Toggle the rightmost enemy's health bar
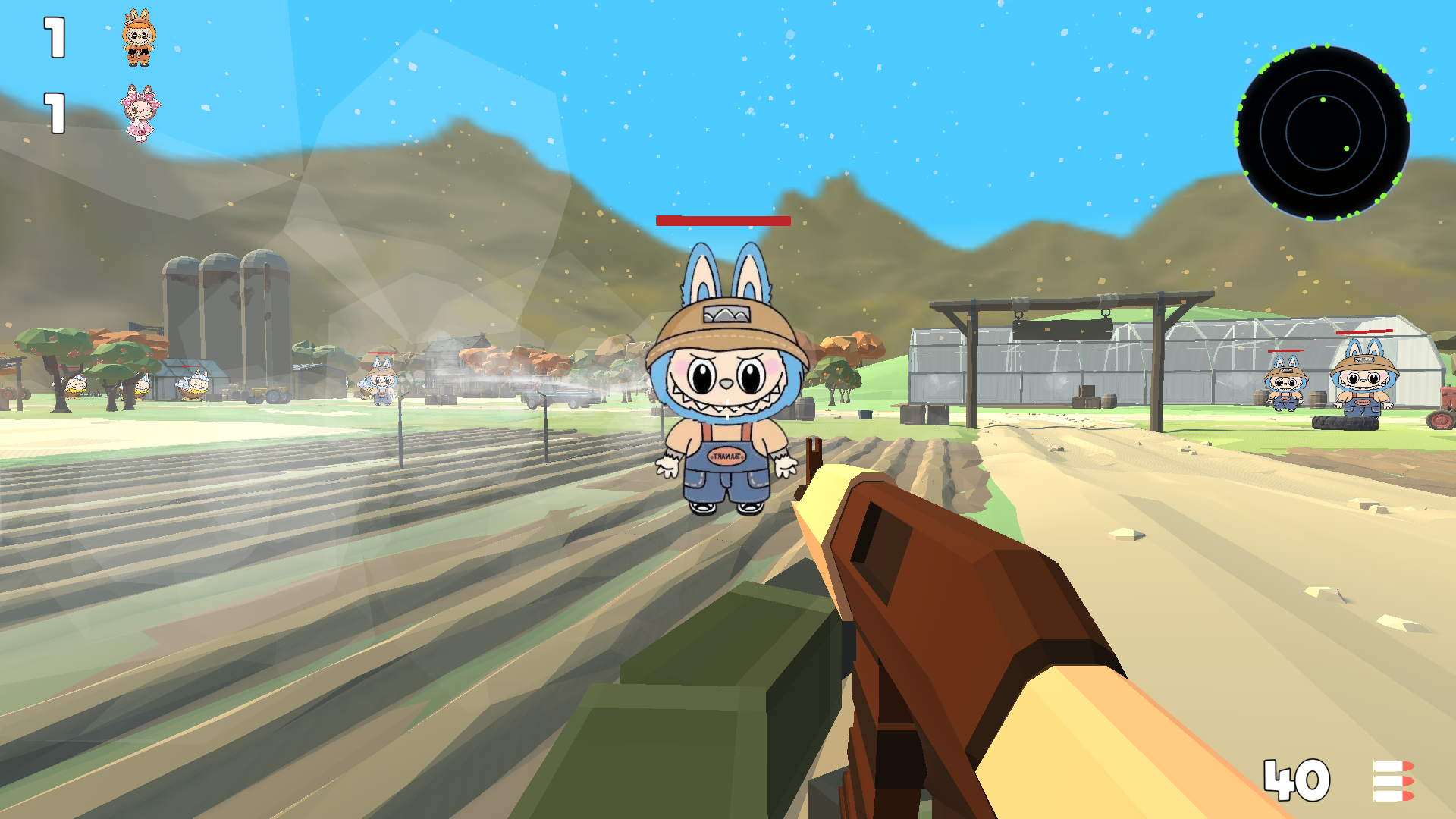Viewport: 1456px width, 819px height. tap(1365, 331)
